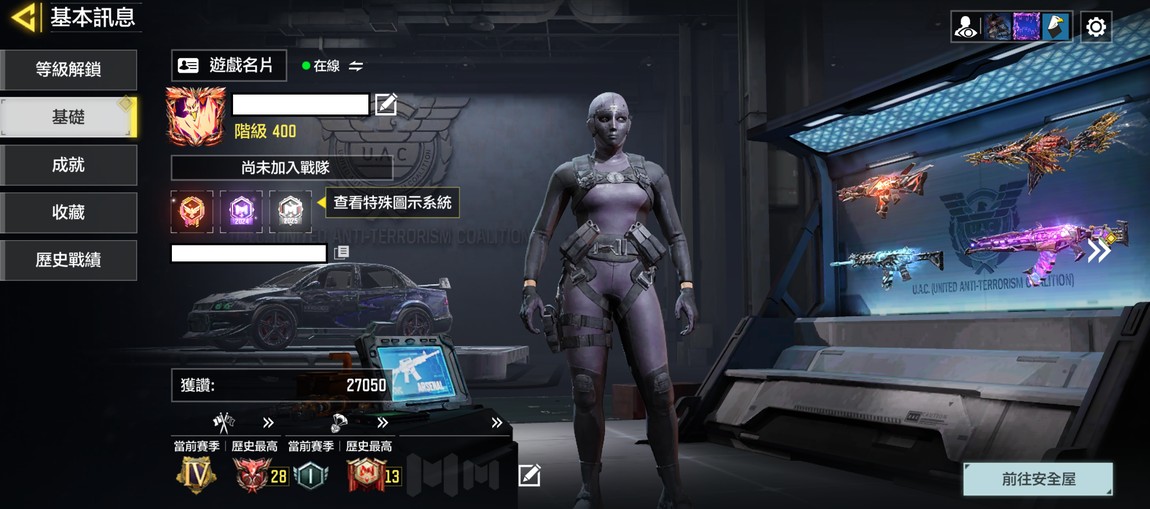Open settings via the gear icon
Screen dimensions: 1150x509
(1096, 27)
